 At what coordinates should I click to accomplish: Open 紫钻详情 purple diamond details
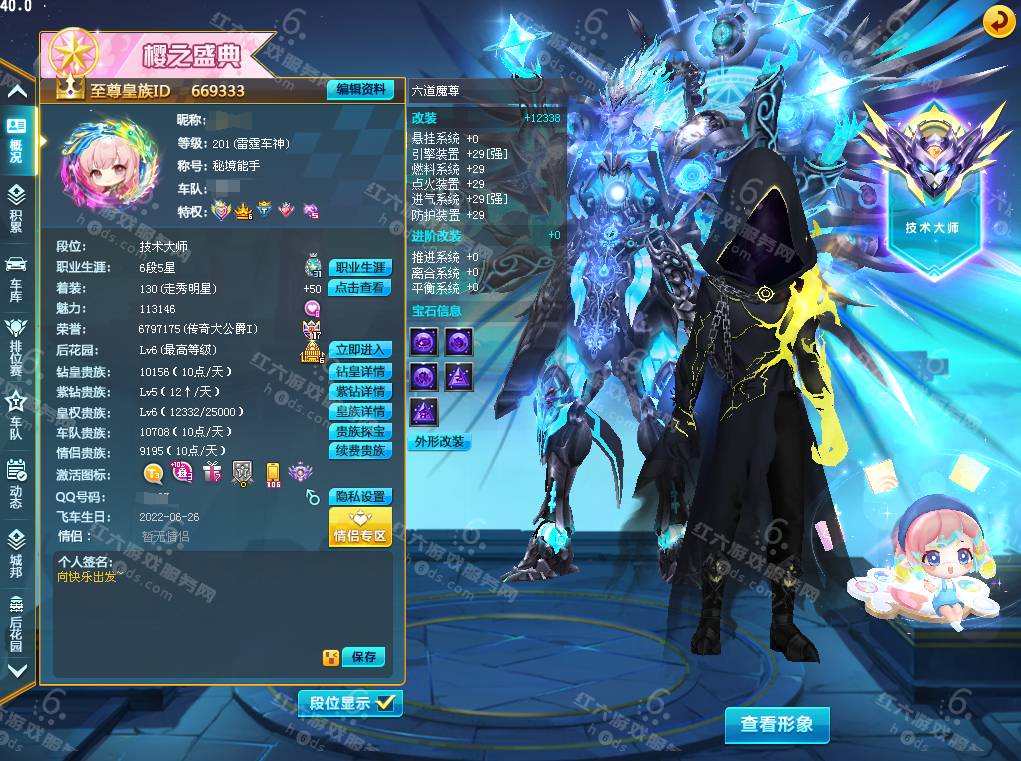coord(360,392)
